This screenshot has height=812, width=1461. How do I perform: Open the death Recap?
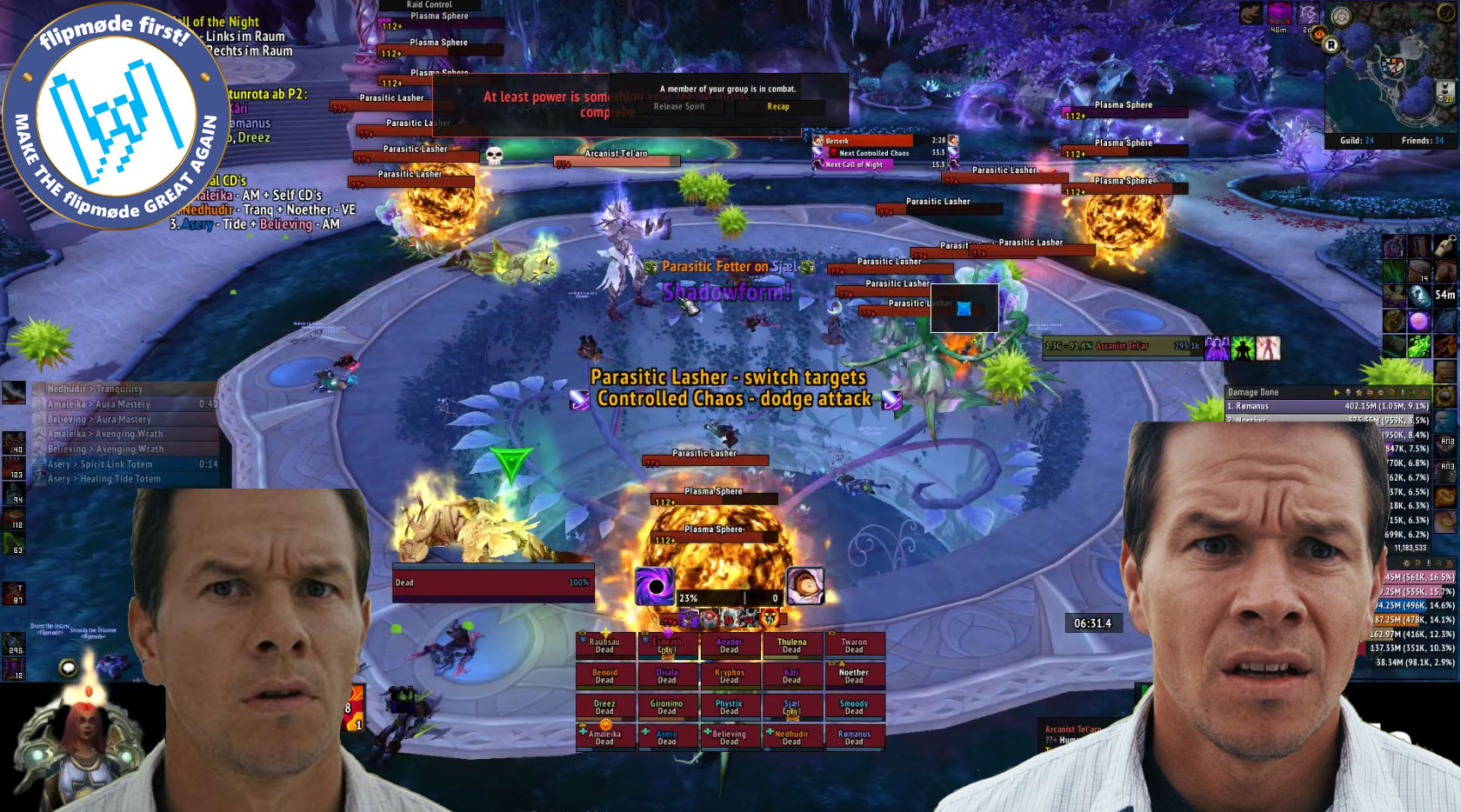click(x=778, y=107)
